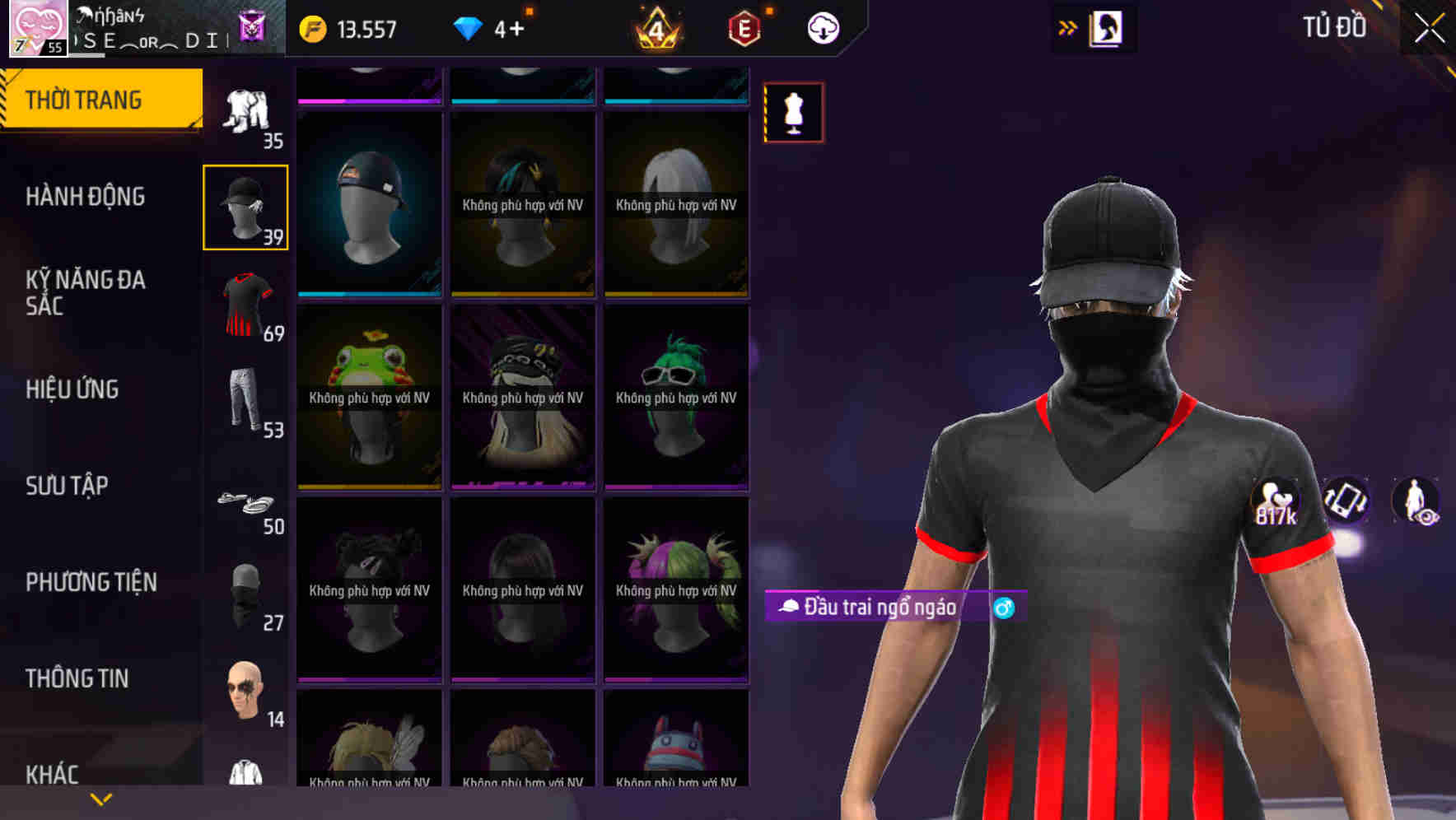This screenshot has width=1456, height=820.
Task: Click the double-chevron arrows near wardrobe icon
Action: click(1068, 26)
